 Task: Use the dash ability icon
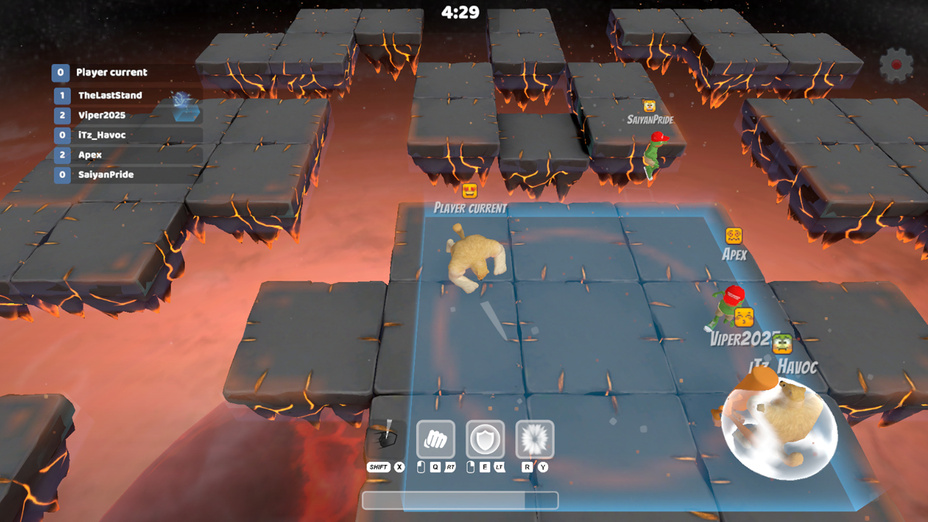point(386,437)
